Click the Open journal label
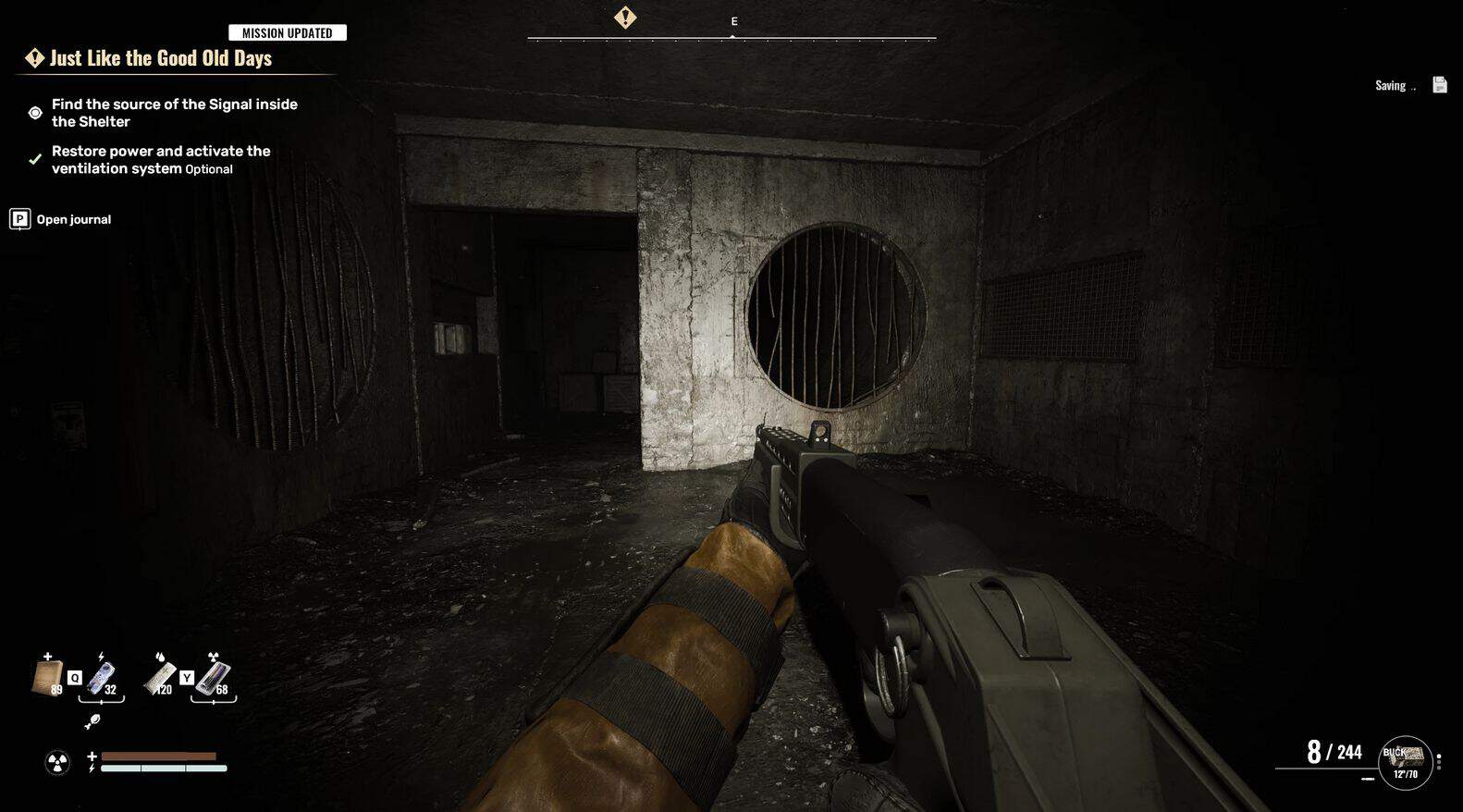 [73, 219]
